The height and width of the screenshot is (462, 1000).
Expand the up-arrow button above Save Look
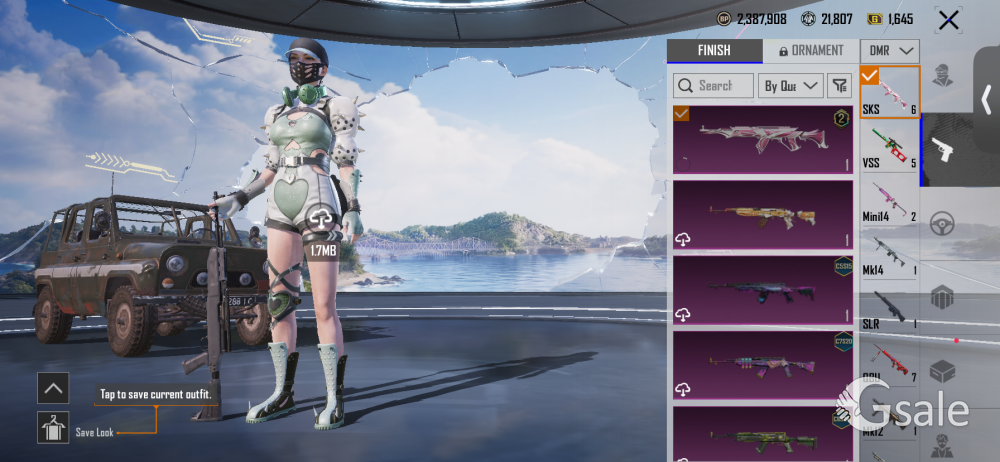[x=53, y=387]
